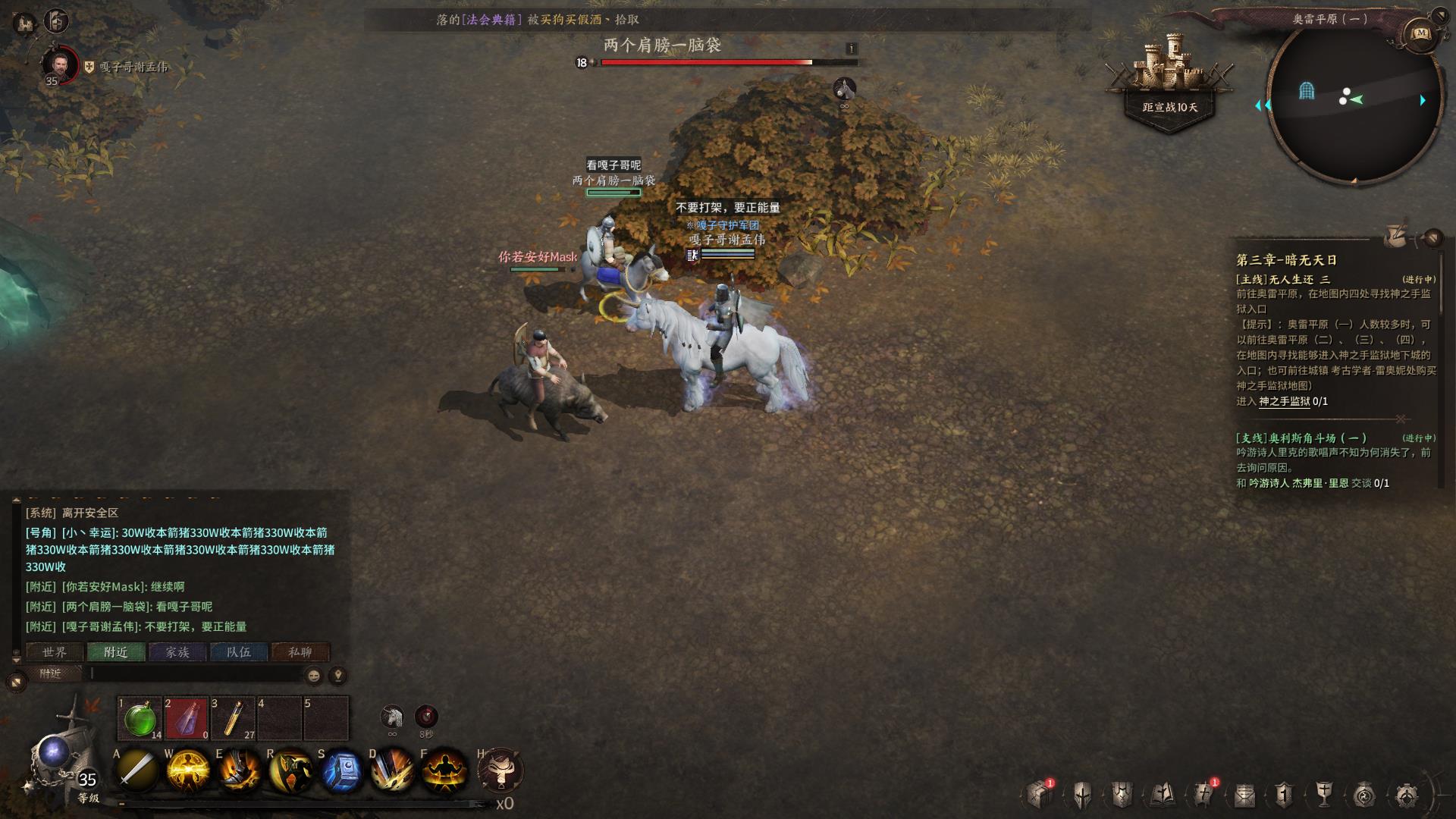Share location with the pin icon

(x=337, y=675)
